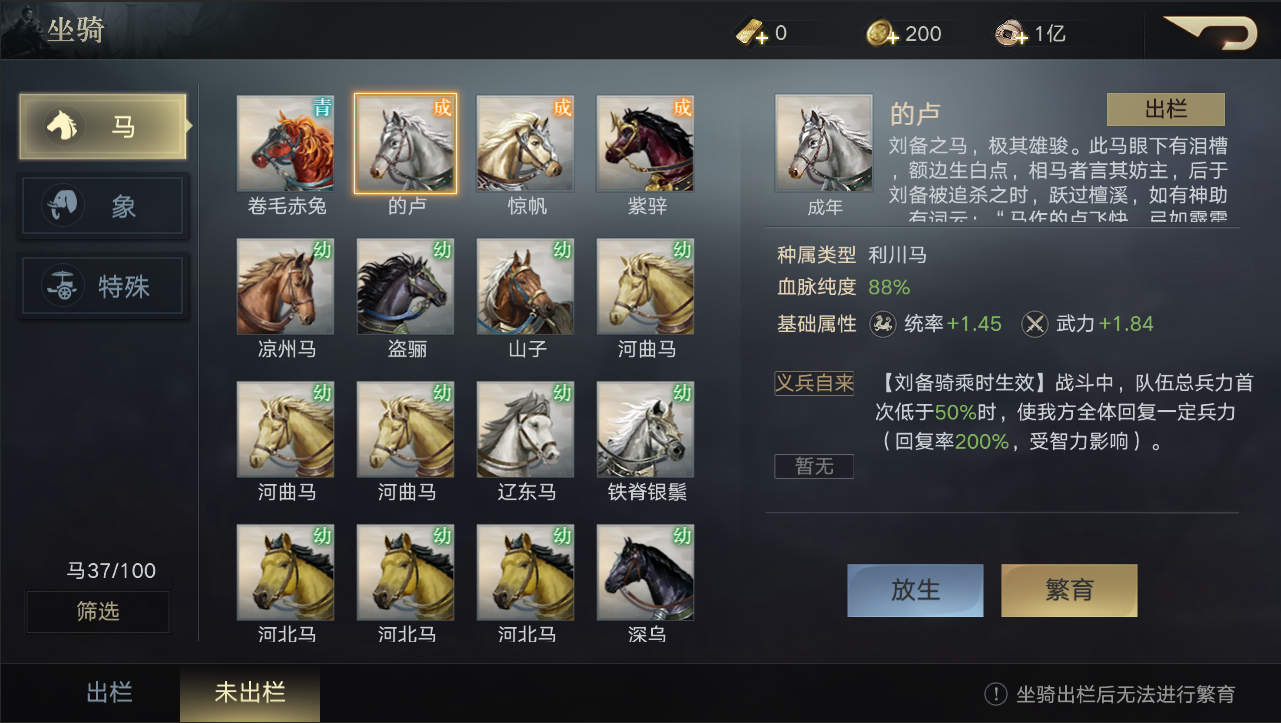1281x723 pixels.
Task: Go back with the return arrow
Action: point(1212,33)
